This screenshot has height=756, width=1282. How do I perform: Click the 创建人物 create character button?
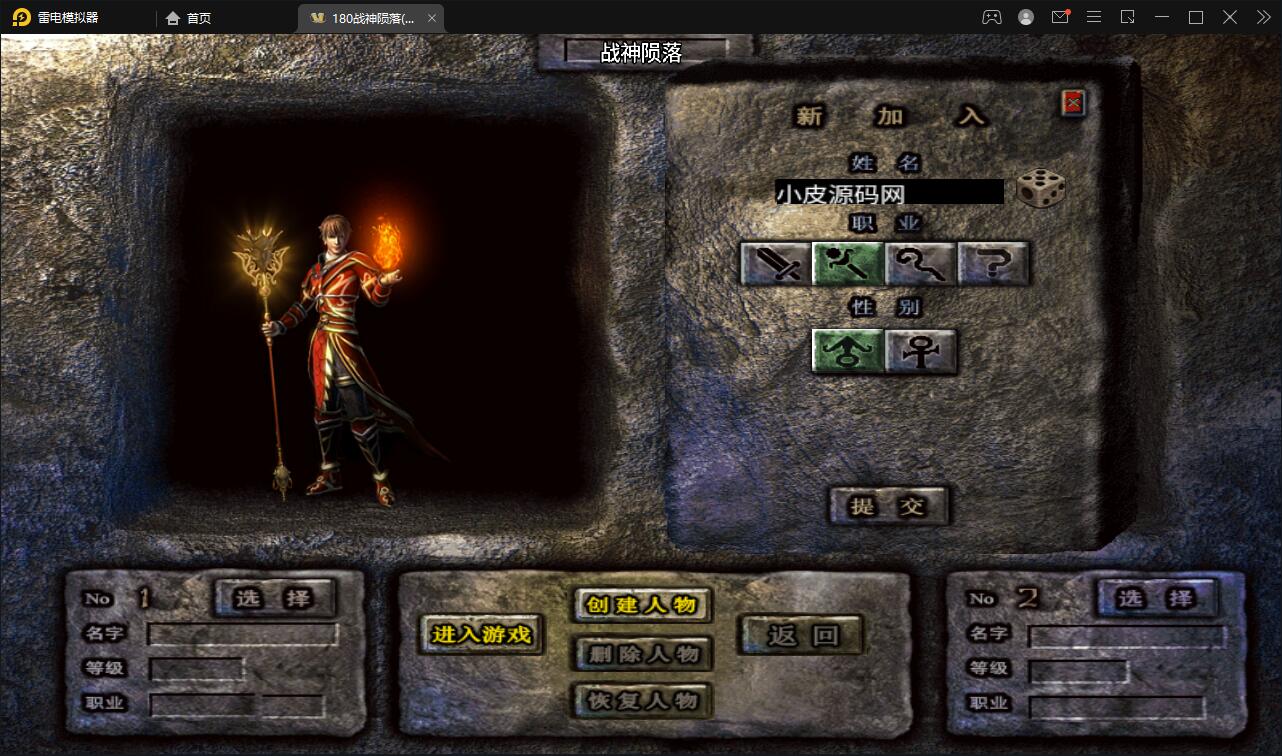pyautogui.click(x=642, y=605)
